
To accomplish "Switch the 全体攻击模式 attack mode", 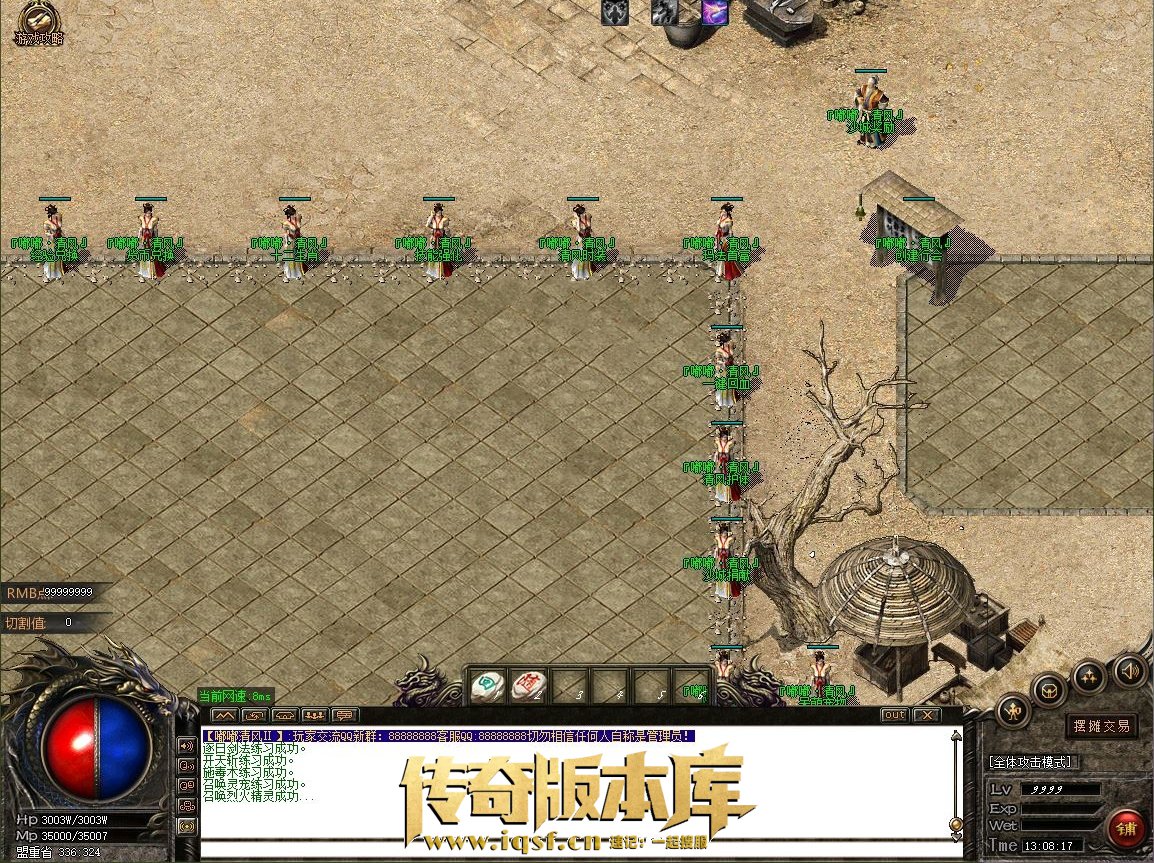I will pos(1030,762).
